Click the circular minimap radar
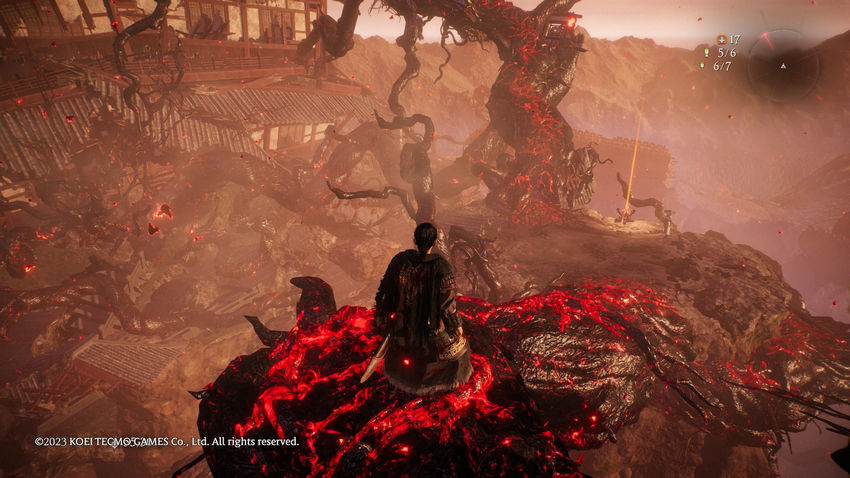This screenshot has height=478, width=850. (783, 65)
